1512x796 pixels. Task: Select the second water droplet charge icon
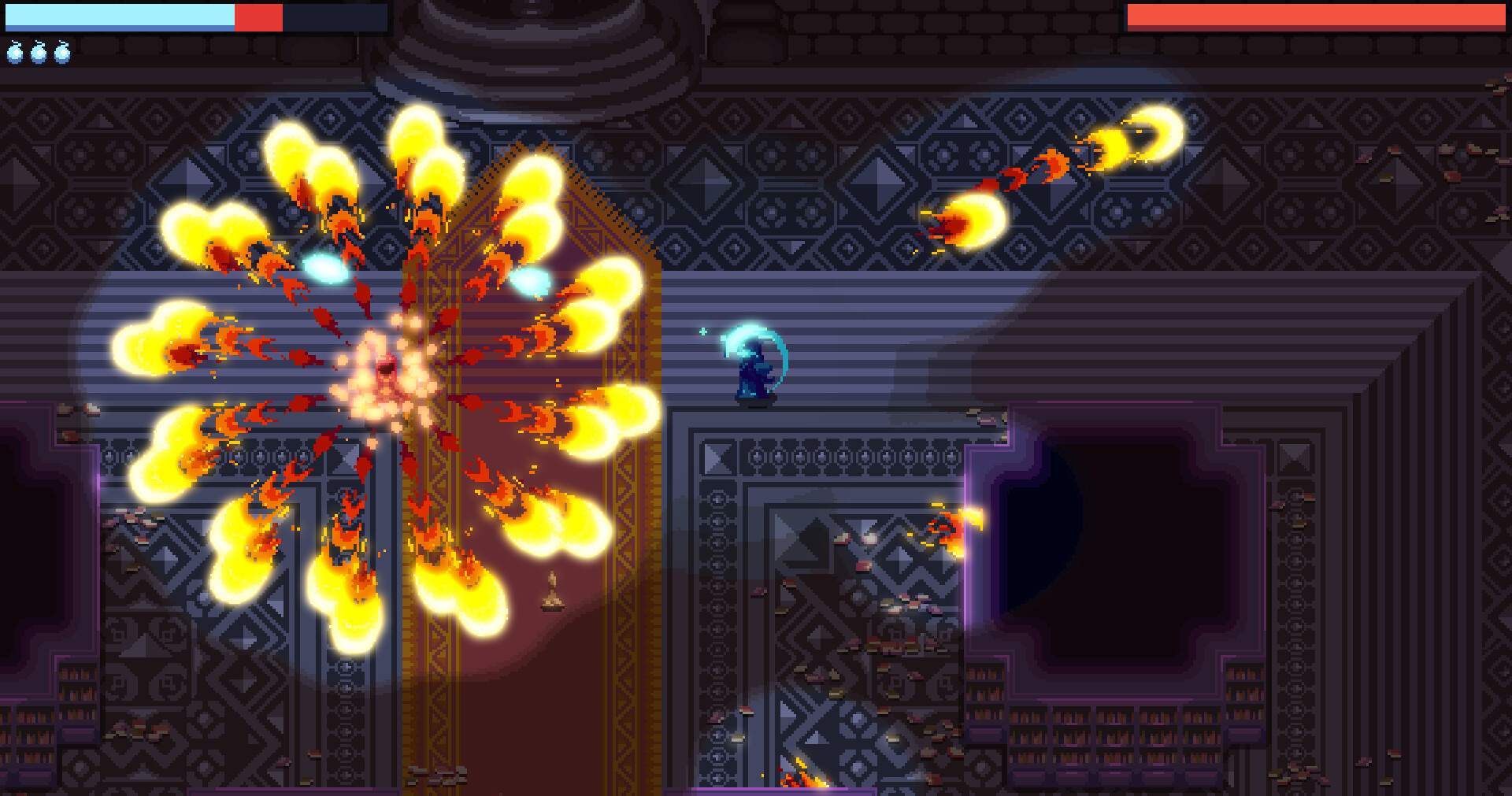[x=38, y=54]
